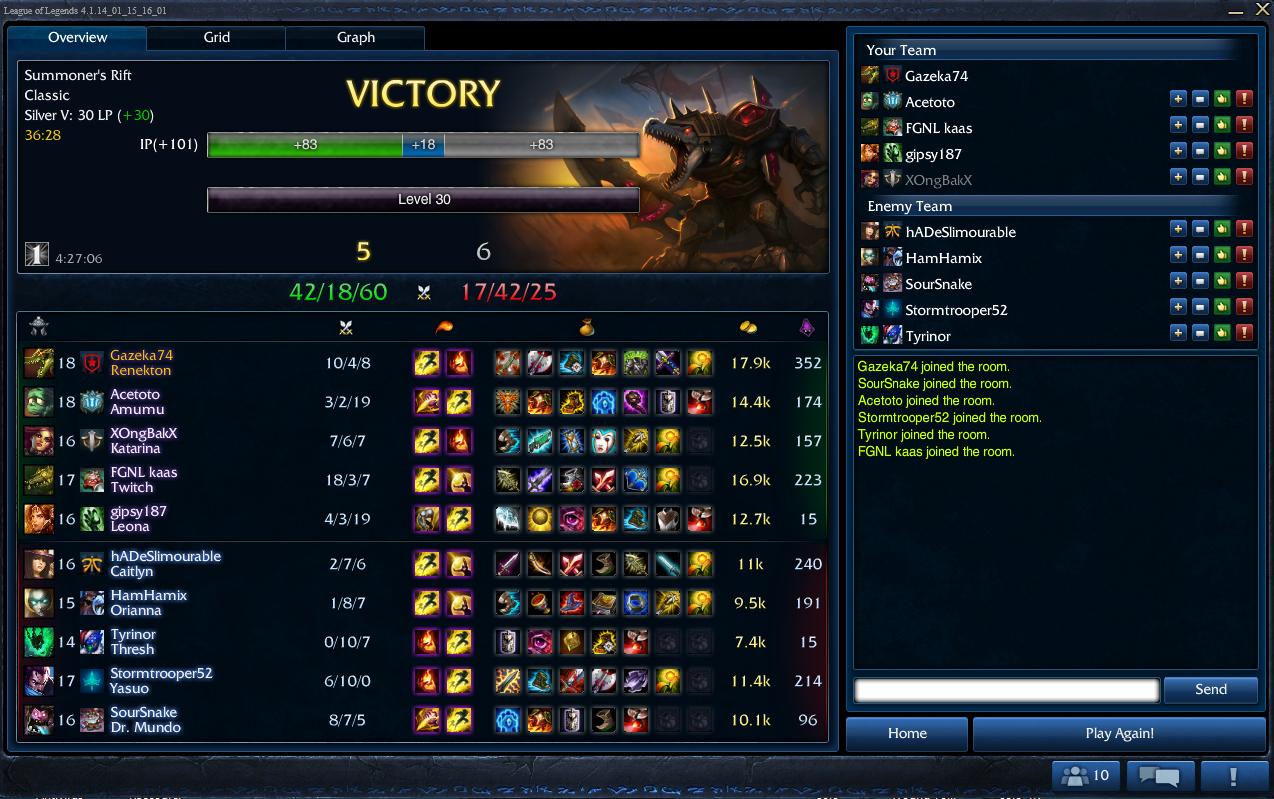Click Twitch champion portrait for FGNL kaas

tap(39, 480)
